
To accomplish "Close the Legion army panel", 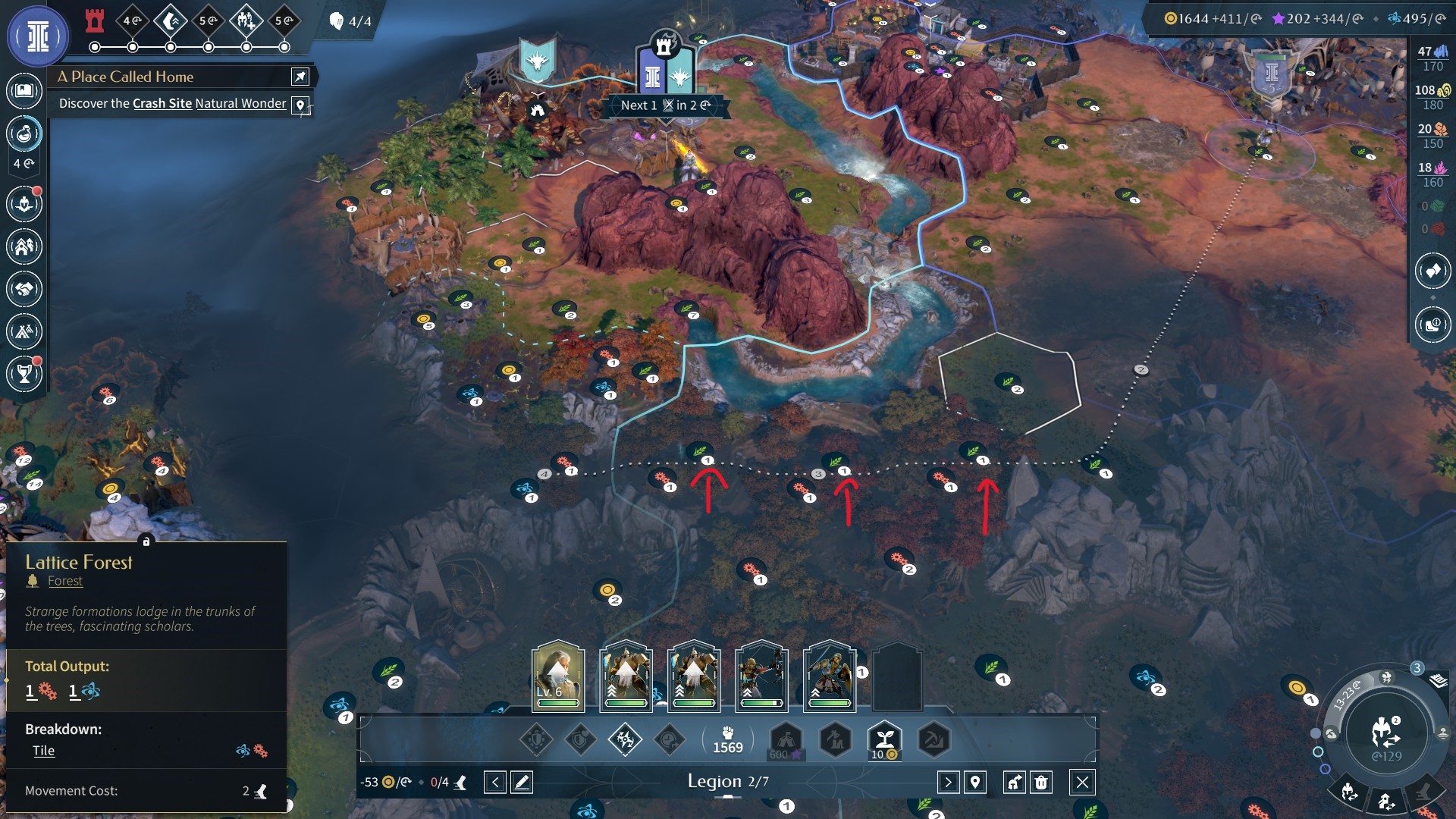I will 1082,782.
